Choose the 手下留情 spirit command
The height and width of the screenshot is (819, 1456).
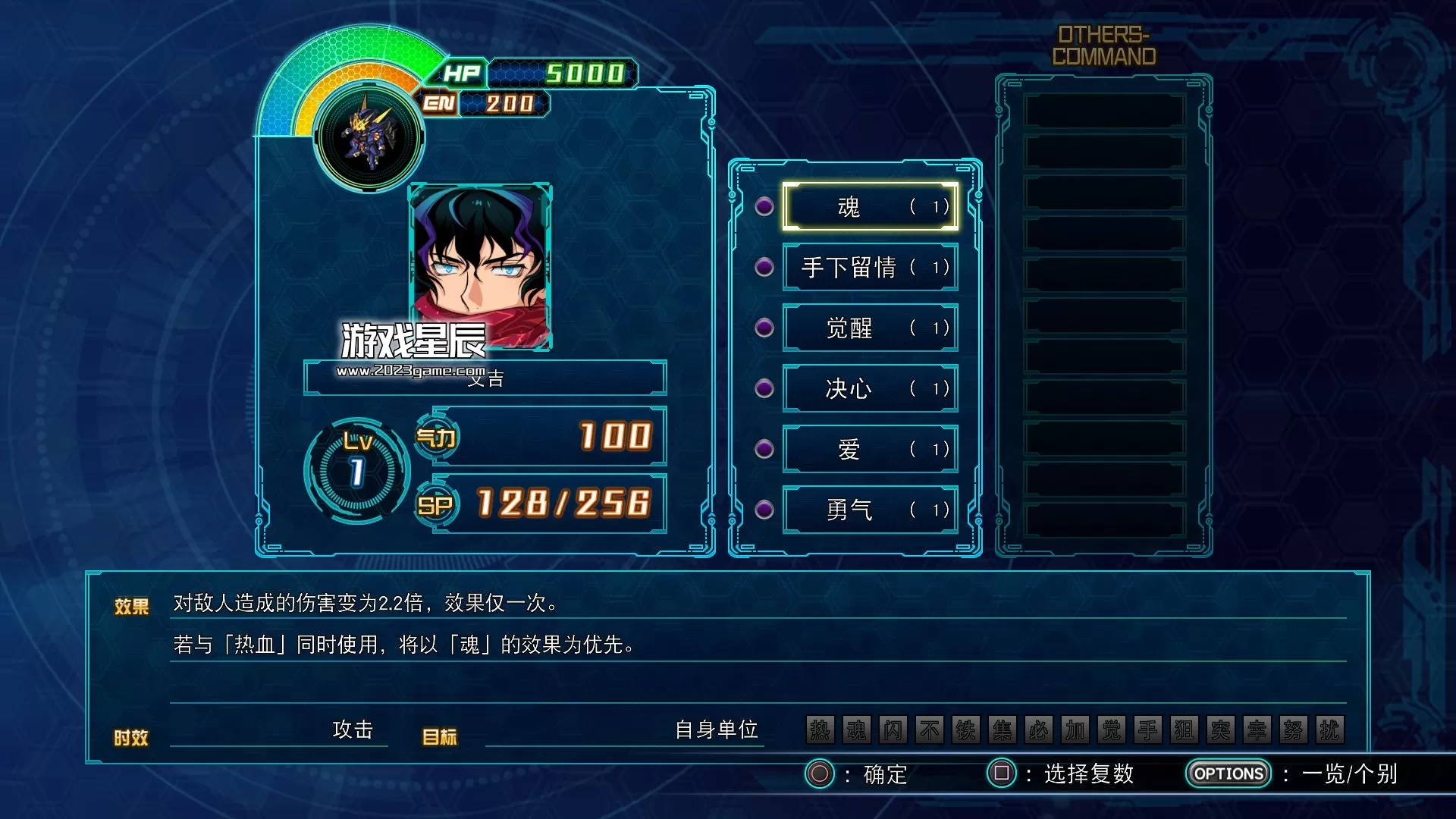pos(870,267)
